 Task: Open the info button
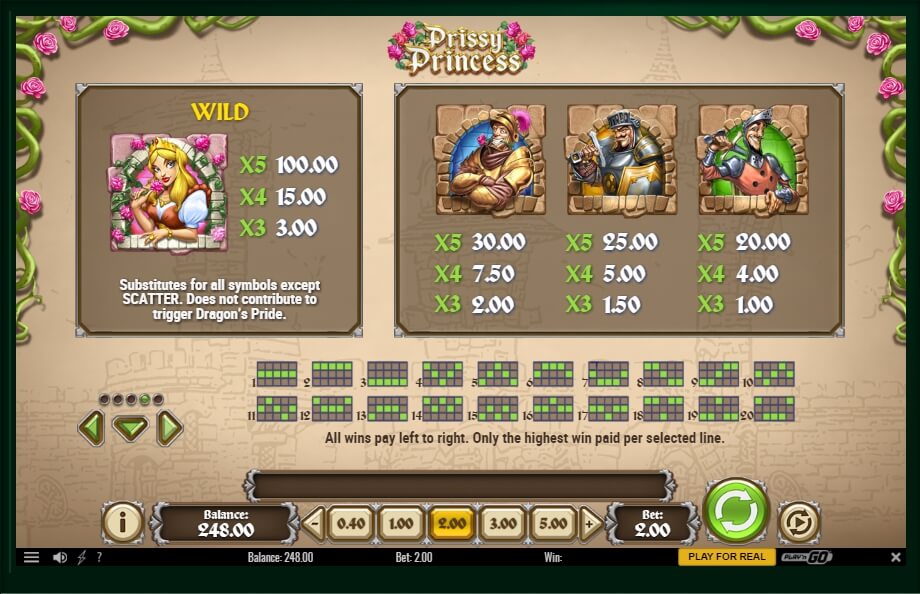tap(123, 522)
